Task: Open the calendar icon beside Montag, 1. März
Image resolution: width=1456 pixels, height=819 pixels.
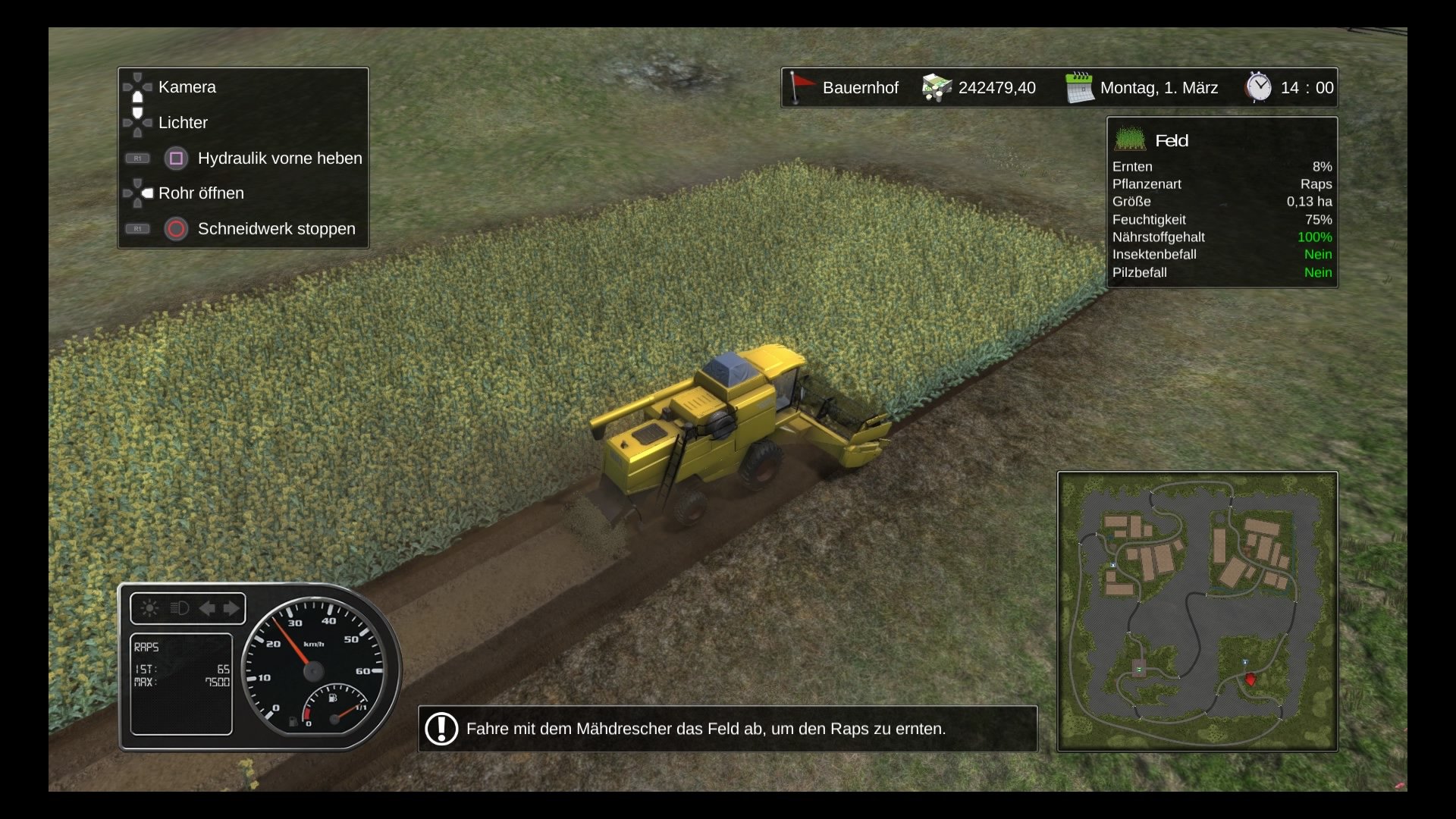Action: pyautogui.click(x=1079, y=88)
